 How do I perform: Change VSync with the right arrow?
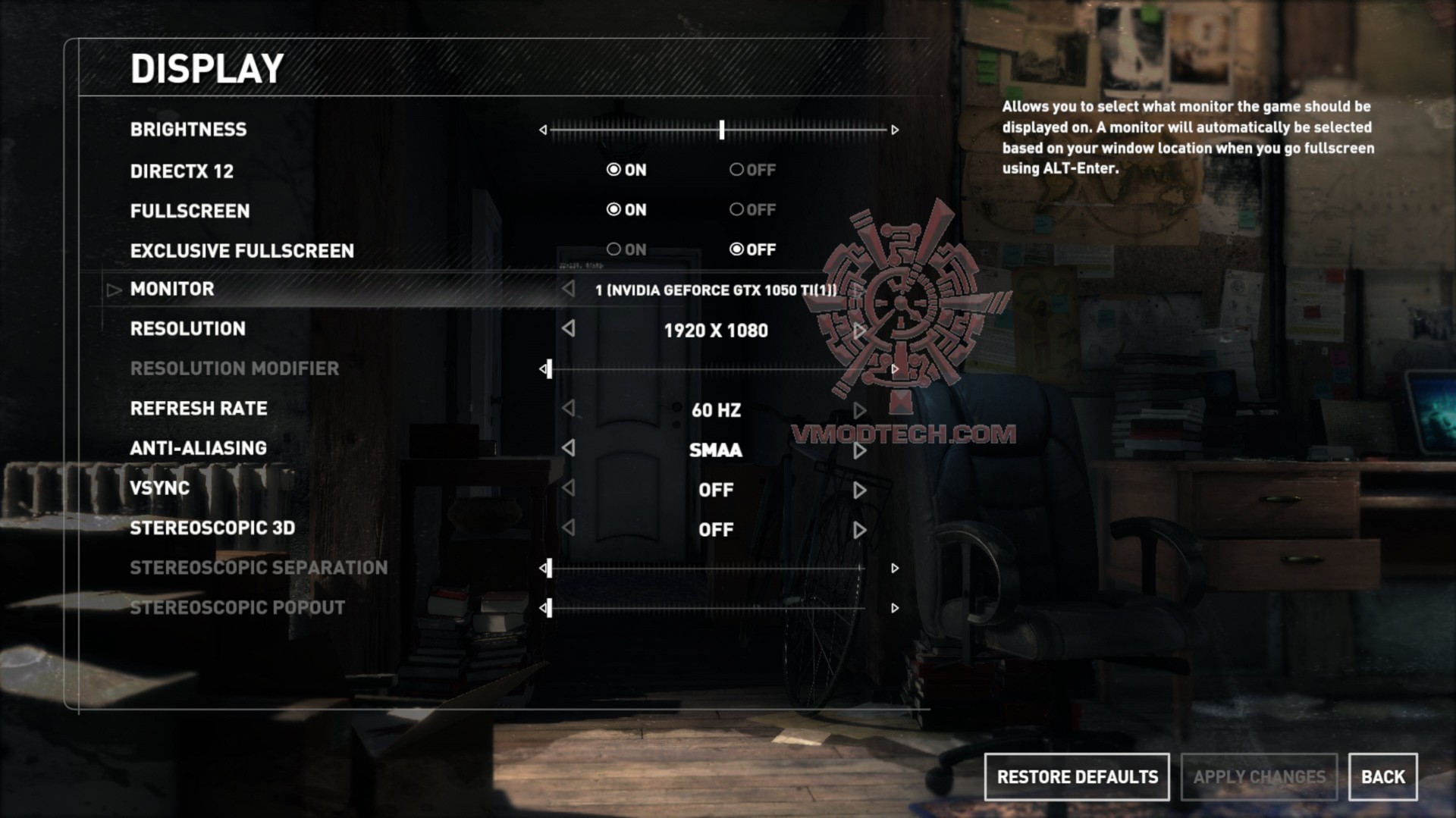point(859,490)
